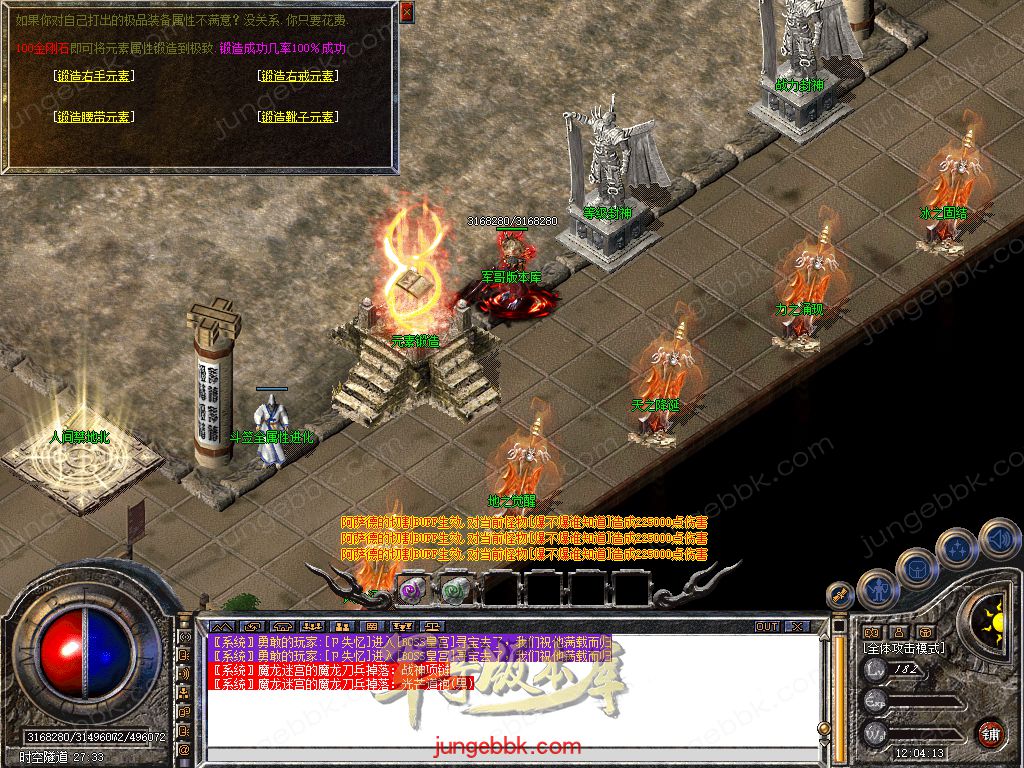The height and width of the screenshot is (768, 1024).
Task: Open the character status round button
Action: [x=877, y=588]
